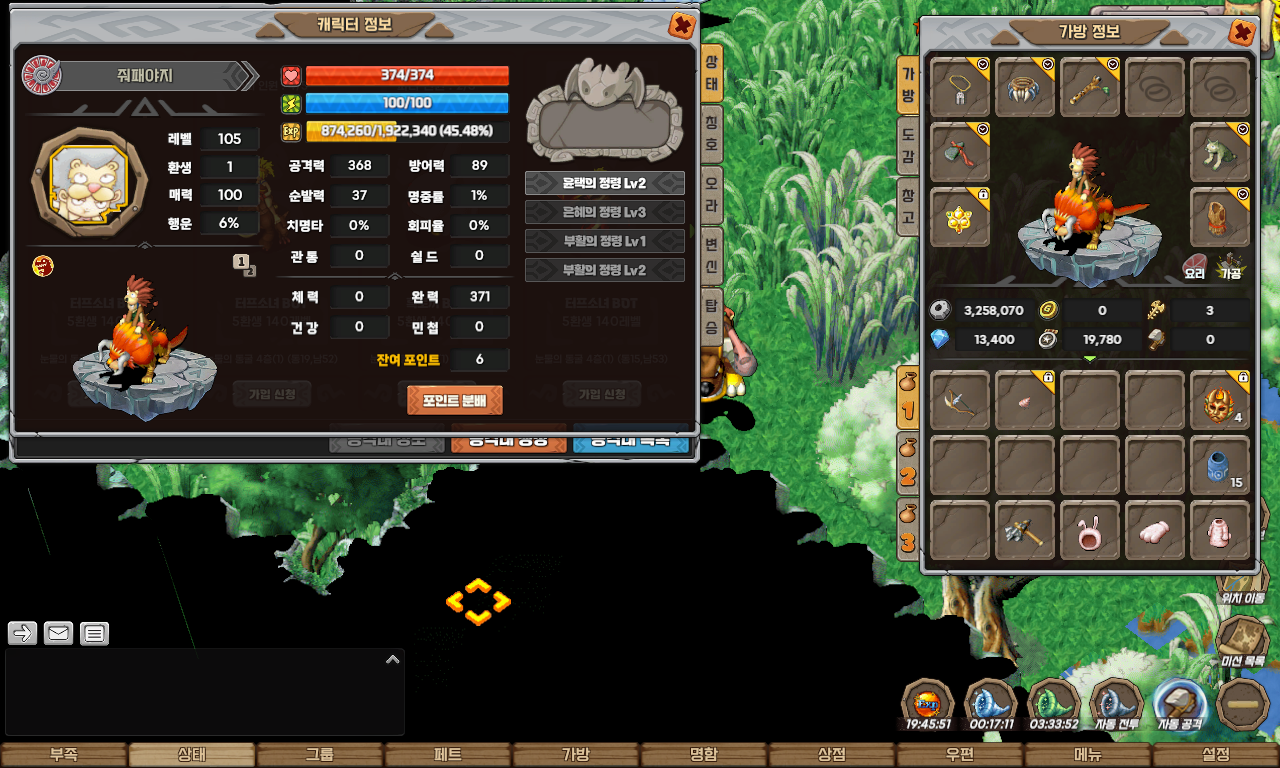This screenshot has width=1280, height=768.
Task: Select the golden mask item slot
Action: point(1220,399)
